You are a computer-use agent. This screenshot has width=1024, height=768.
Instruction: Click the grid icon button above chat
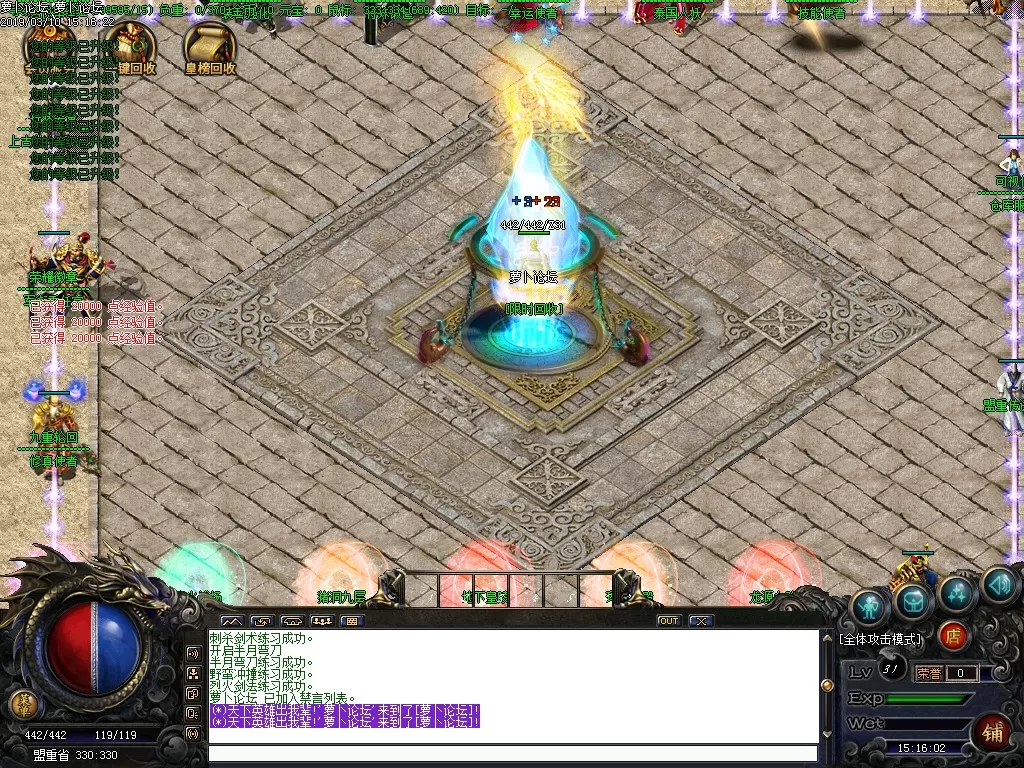pyautogui.click(x=350, y=621)
